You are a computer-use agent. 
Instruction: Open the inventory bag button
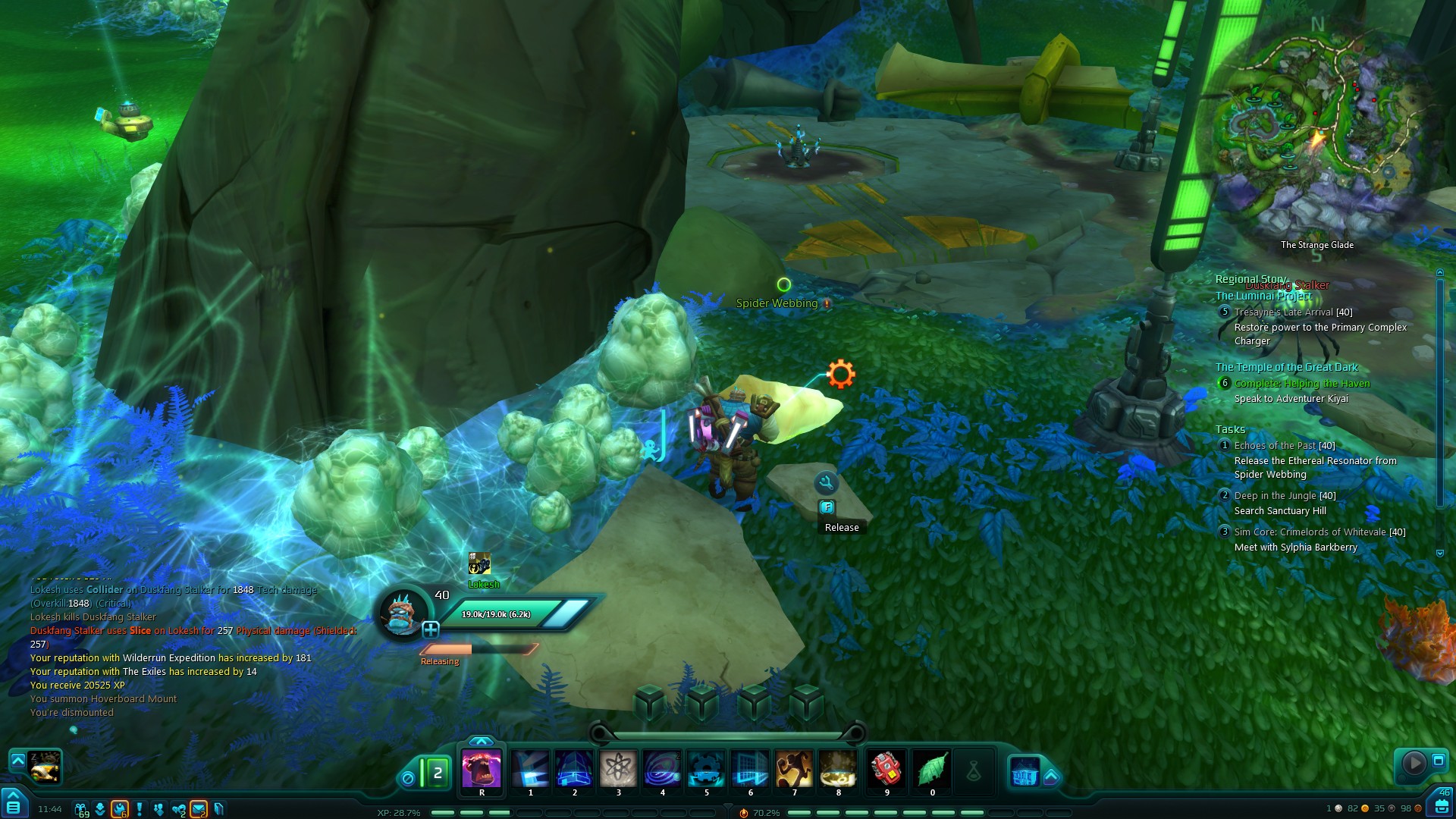(1442, 806)
